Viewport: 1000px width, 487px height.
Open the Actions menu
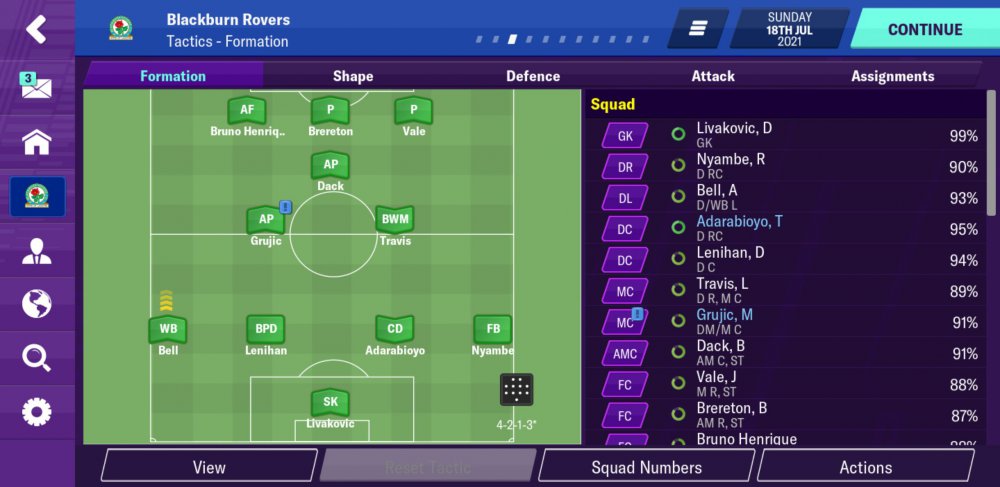[x=865, y=467]
